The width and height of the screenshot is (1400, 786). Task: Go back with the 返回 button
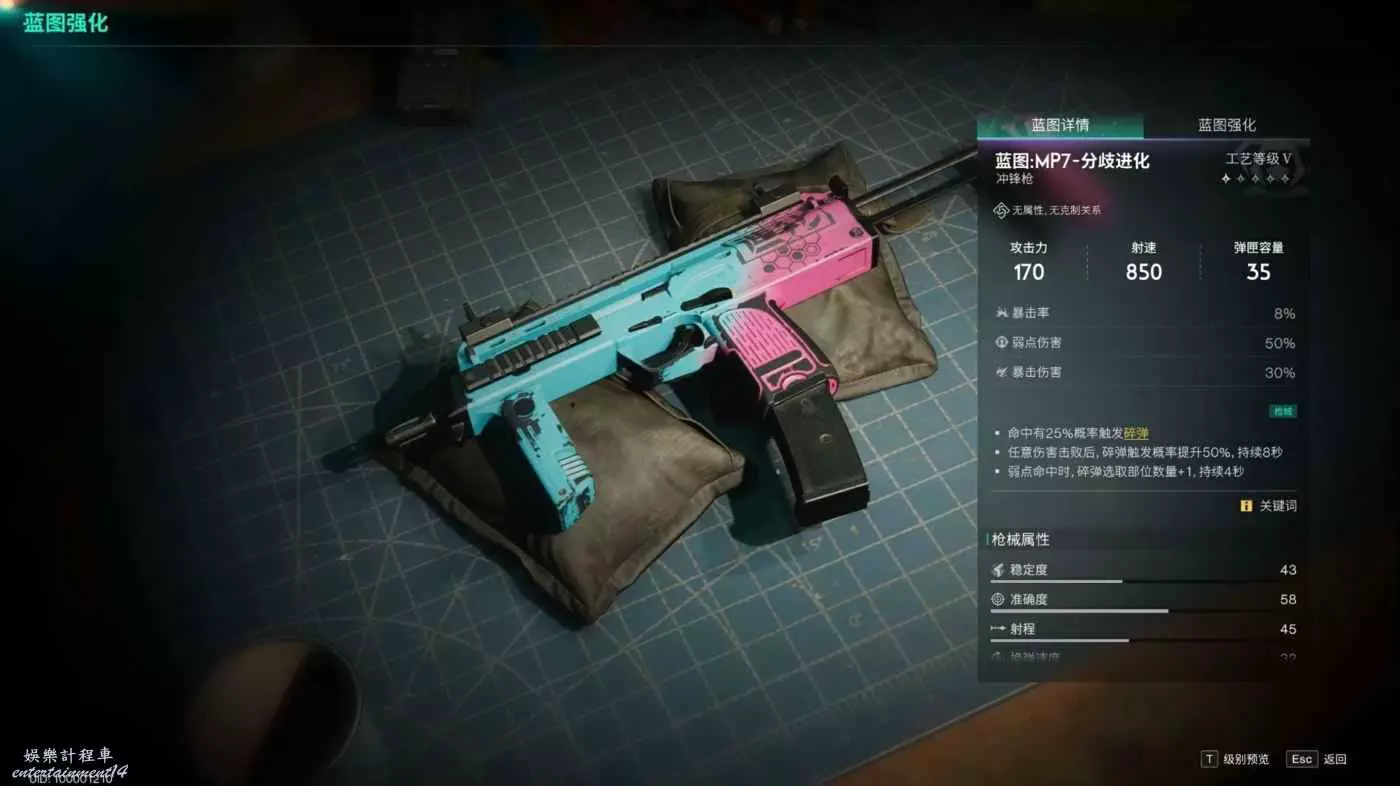[x=1317, y=759]
